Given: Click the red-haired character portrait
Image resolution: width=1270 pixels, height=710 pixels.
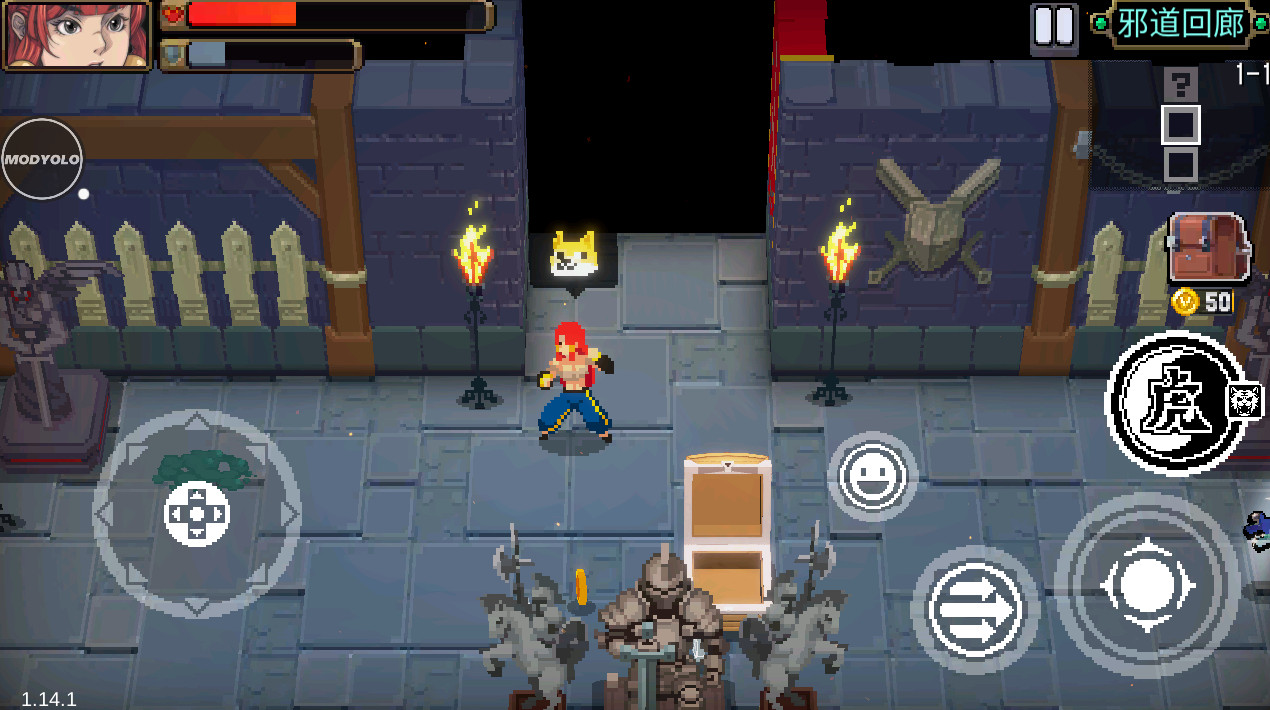Looking at the screenshot, I should coord(77,35).
